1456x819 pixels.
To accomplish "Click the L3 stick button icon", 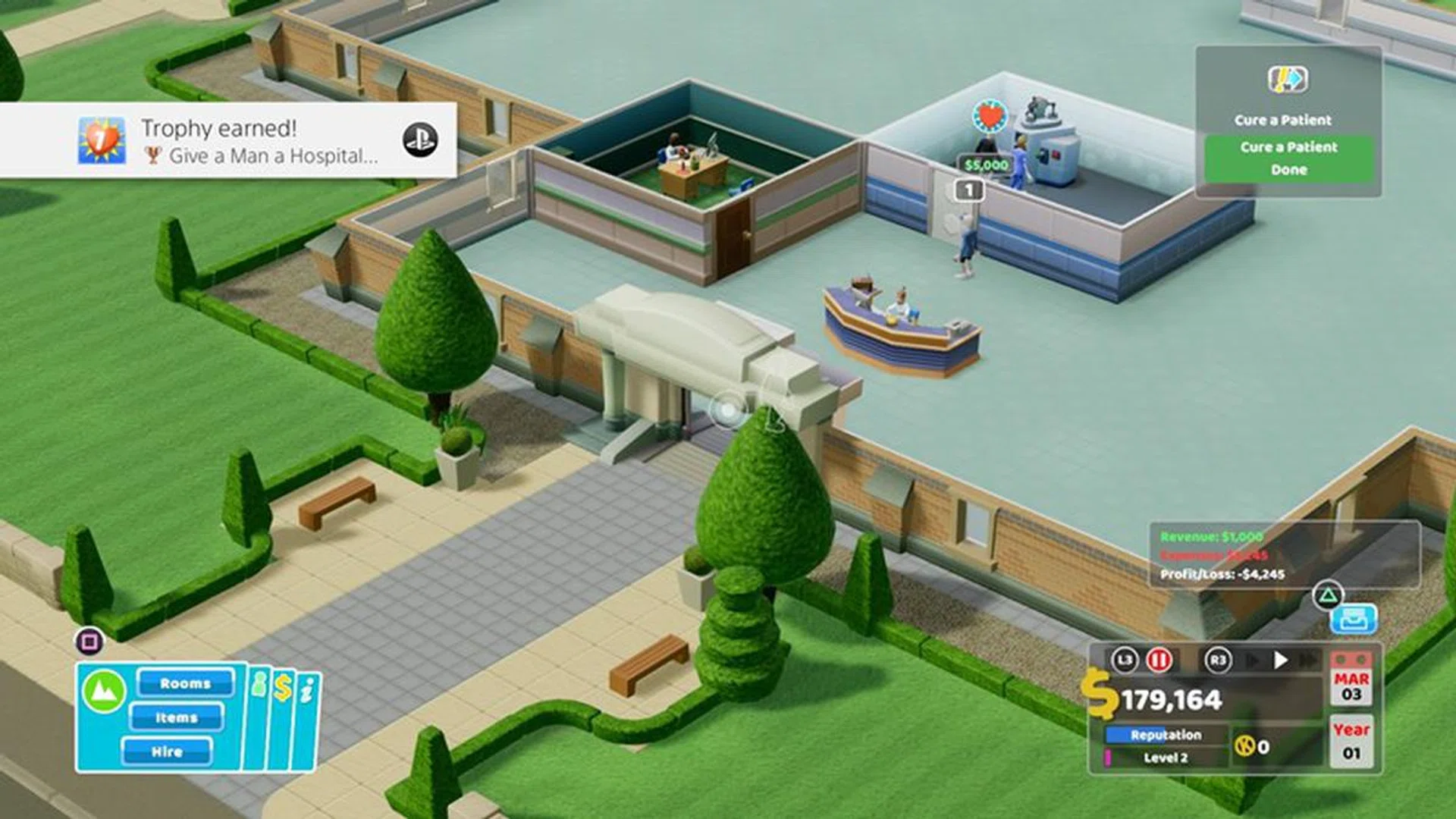I will [x=1126, y=660].
